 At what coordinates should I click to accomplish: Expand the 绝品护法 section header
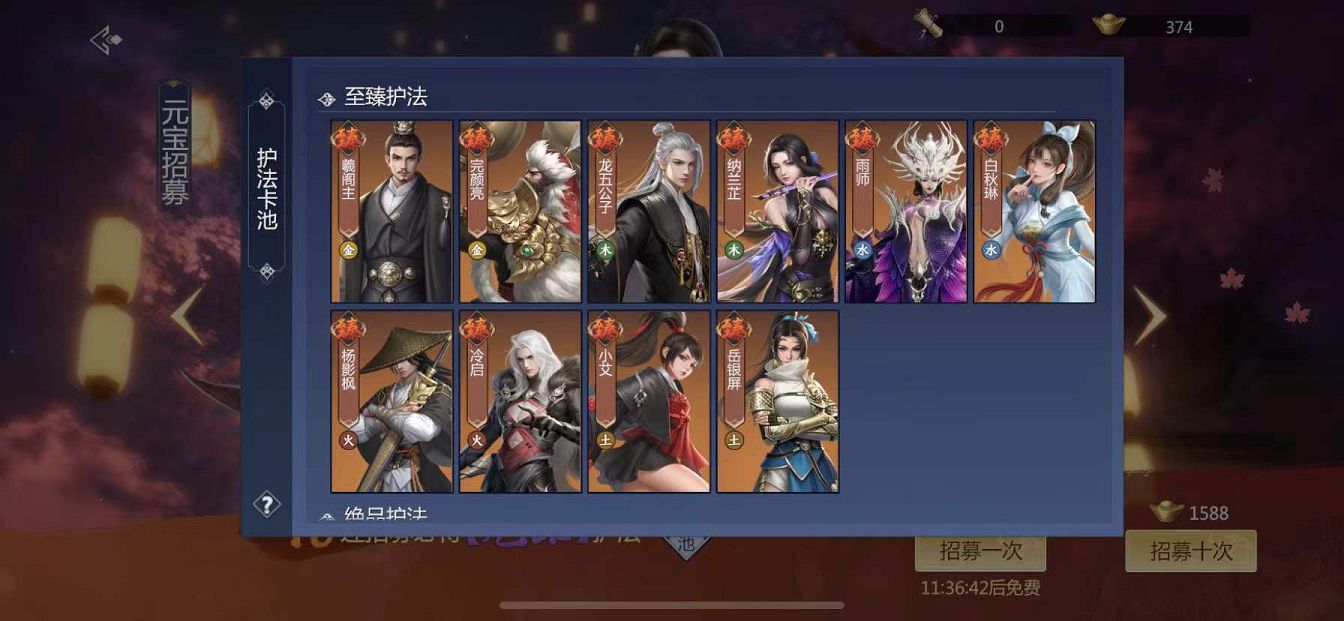coord(386,515)
